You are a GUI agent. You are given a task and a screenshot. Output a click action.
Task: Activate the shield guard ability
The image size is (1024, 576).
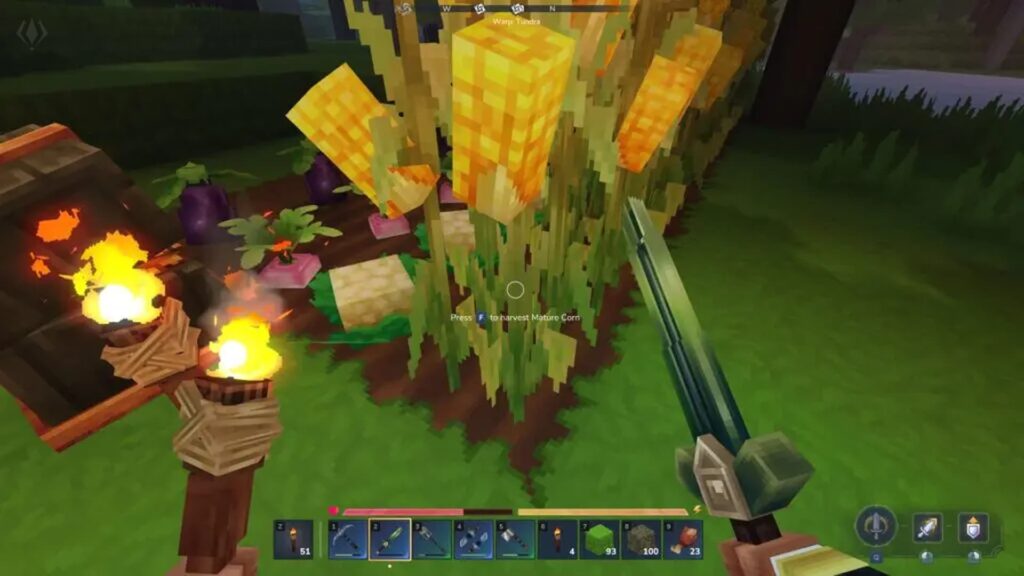coord(973,527)
